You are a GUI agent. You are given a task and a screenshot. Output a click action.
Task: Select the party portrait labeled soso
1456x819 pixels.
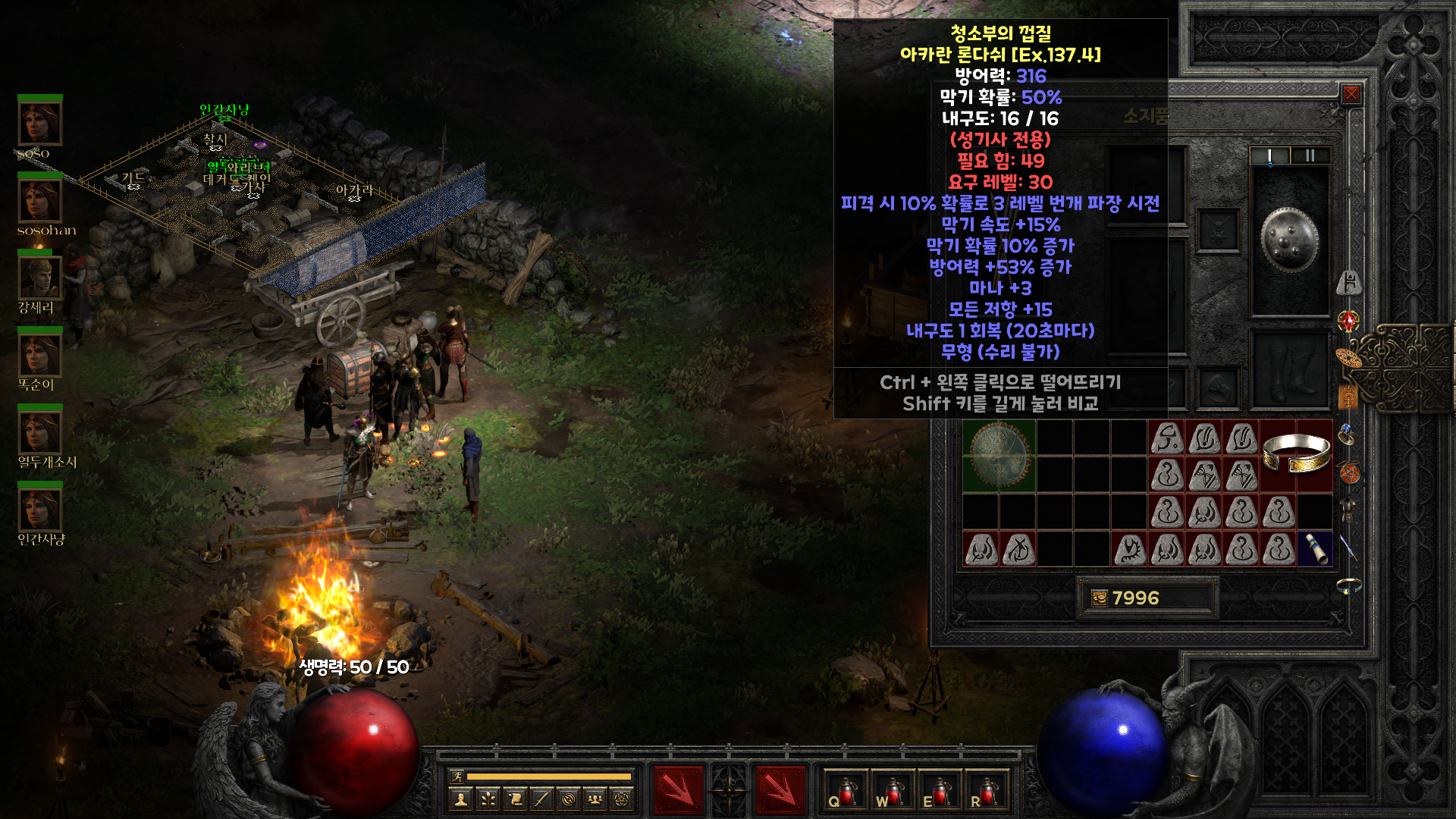pyautogui.click(x=39, y=123)
